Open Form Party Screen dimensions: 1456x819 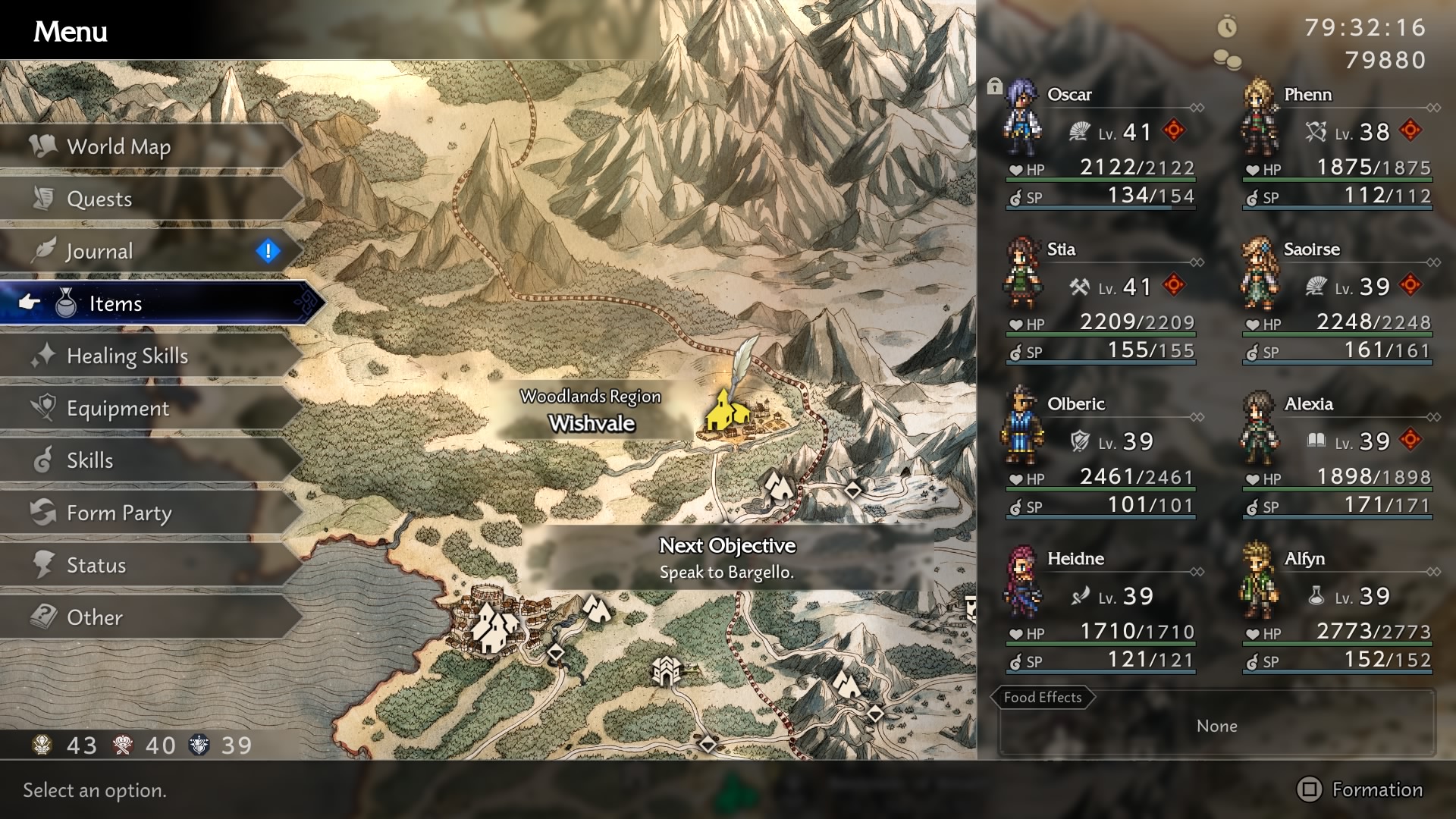119,513
